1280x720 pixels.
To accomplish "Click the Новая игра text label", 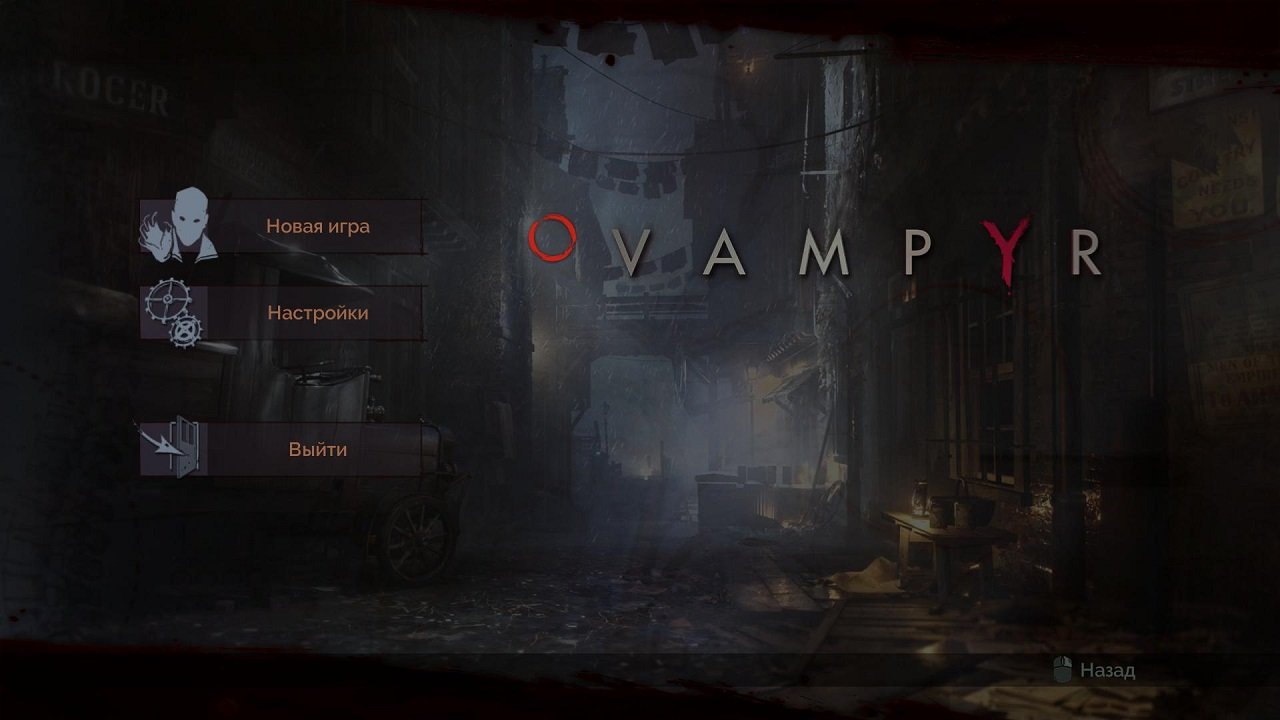I will click(320, 226).
